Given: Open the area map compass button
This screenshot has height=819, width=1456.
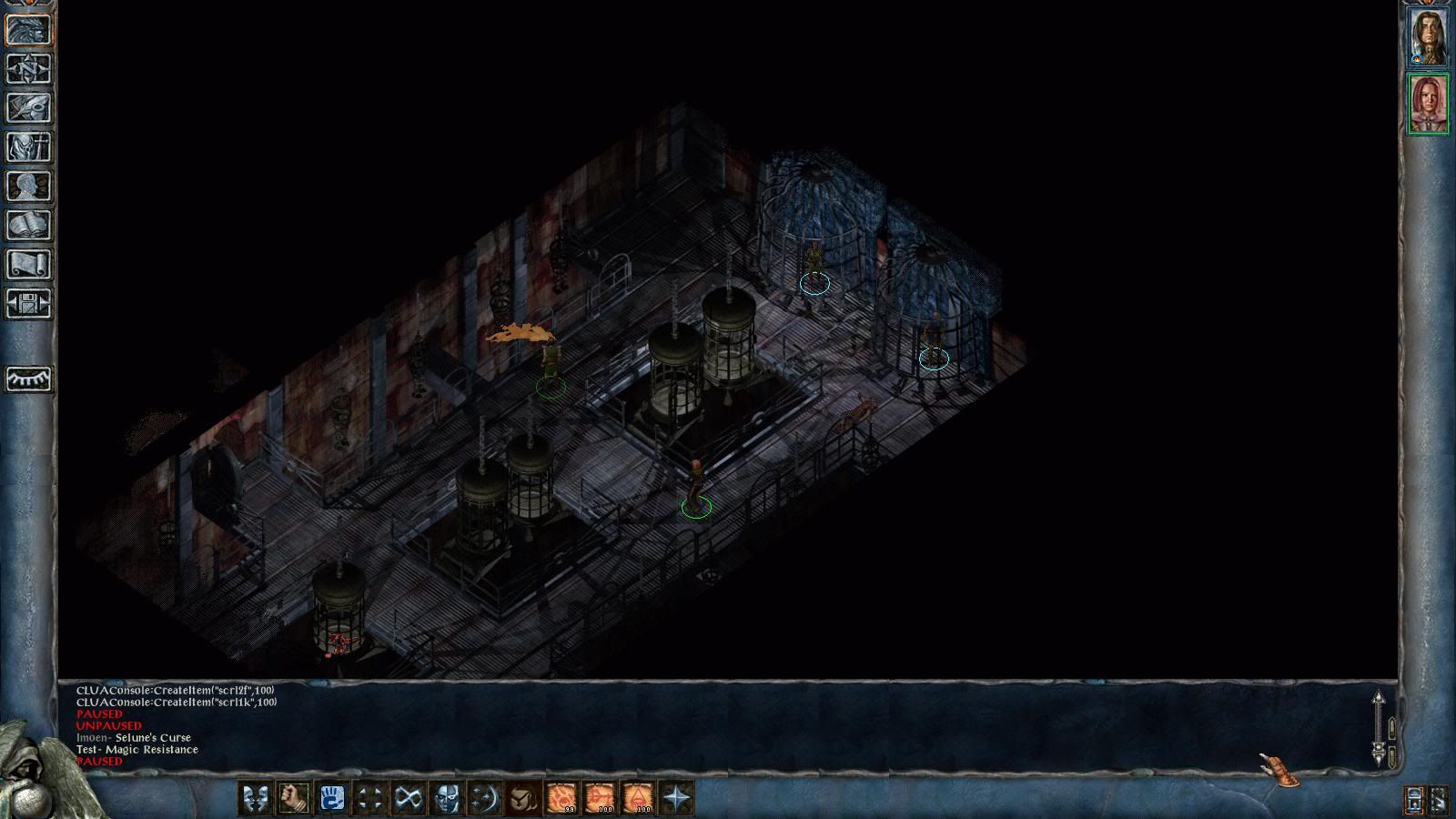Looking at the screenshot, I should point(28,69).
